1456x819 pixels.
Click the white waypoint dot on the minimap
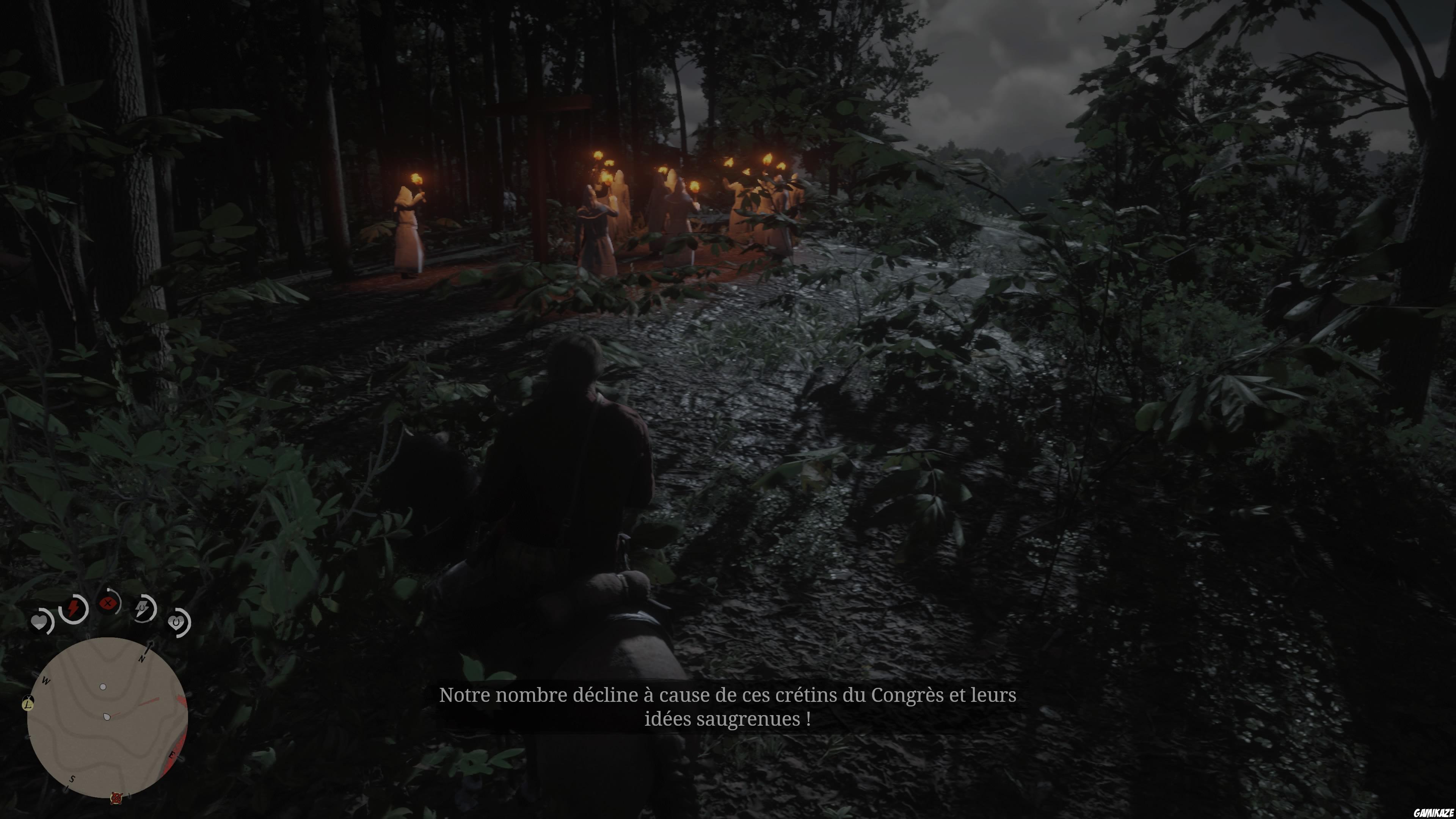tap(103, 687)
